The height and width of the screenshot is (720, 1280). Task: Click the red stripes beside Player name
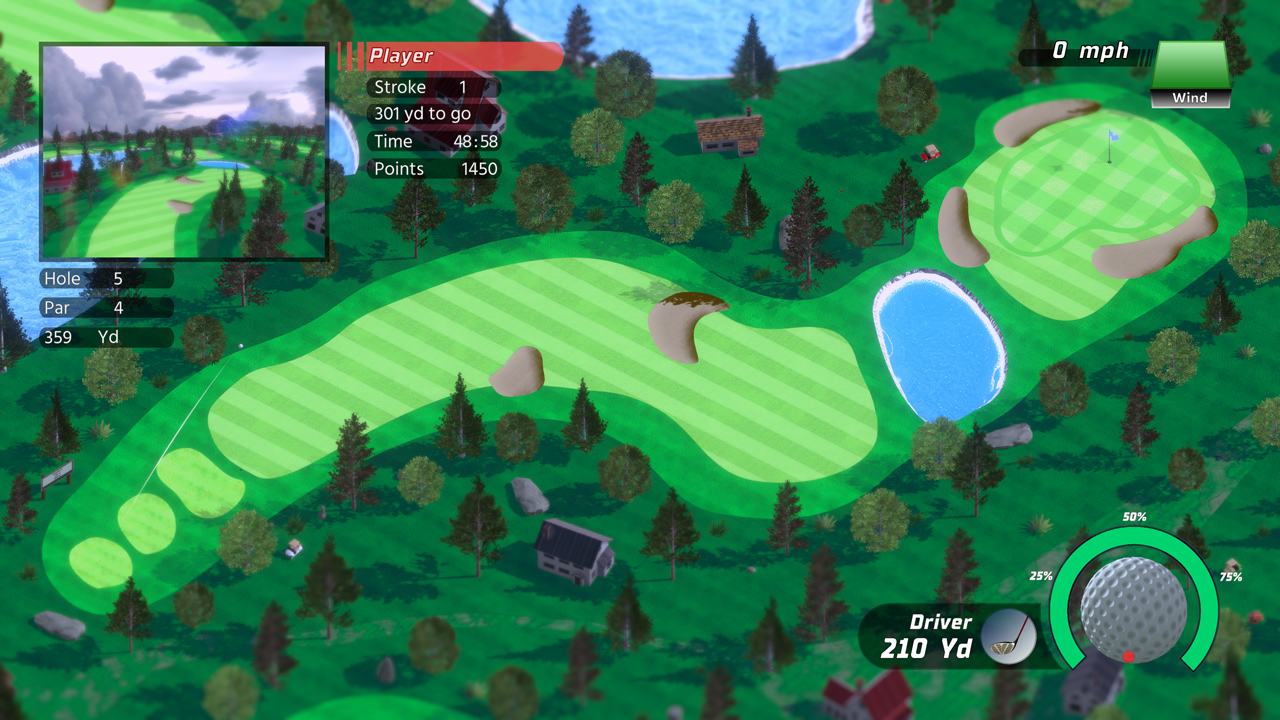click(x=352, y=56)
